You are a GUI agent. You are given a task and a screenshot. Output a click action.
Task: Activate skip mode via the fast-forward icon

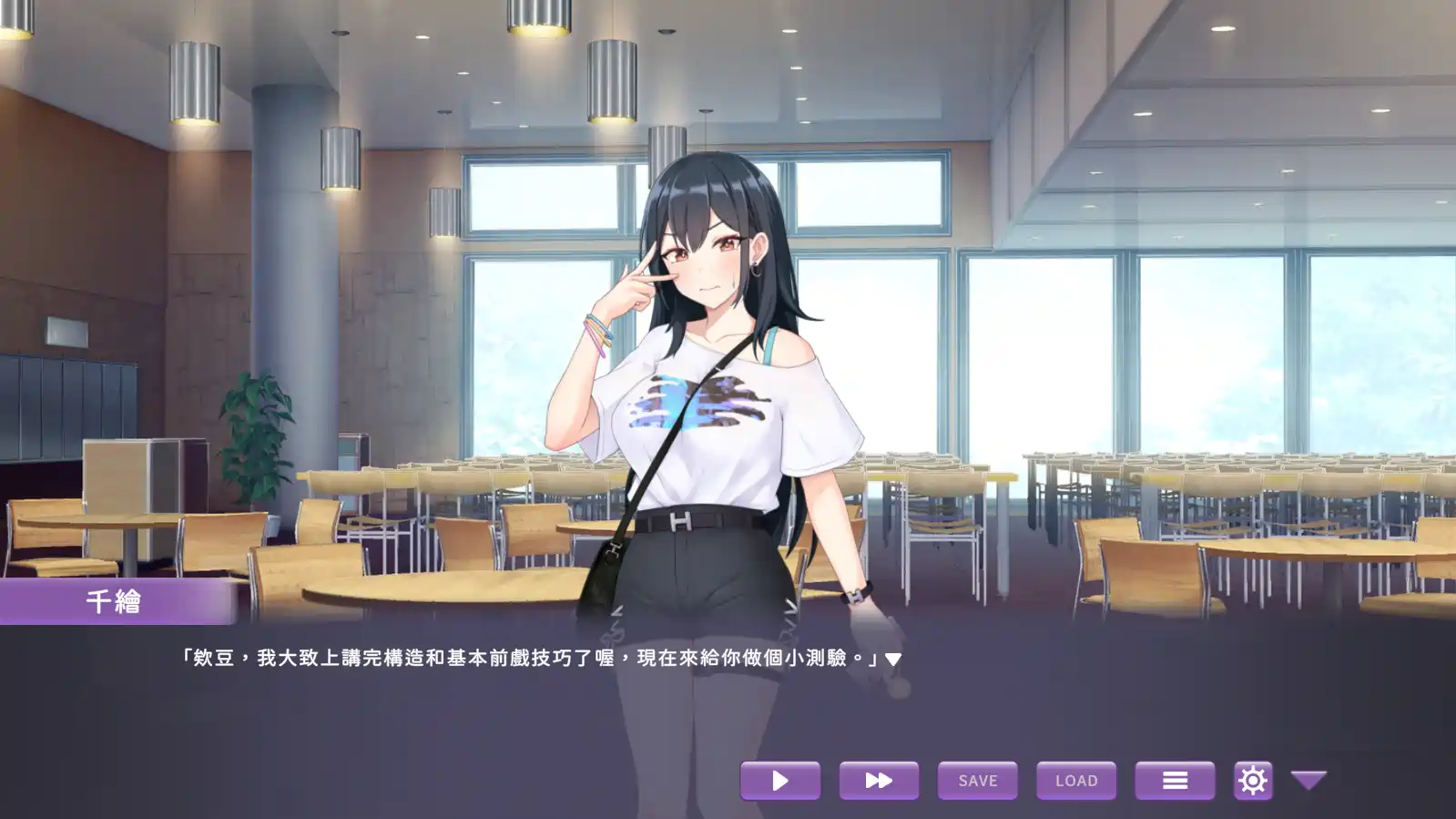878,780
